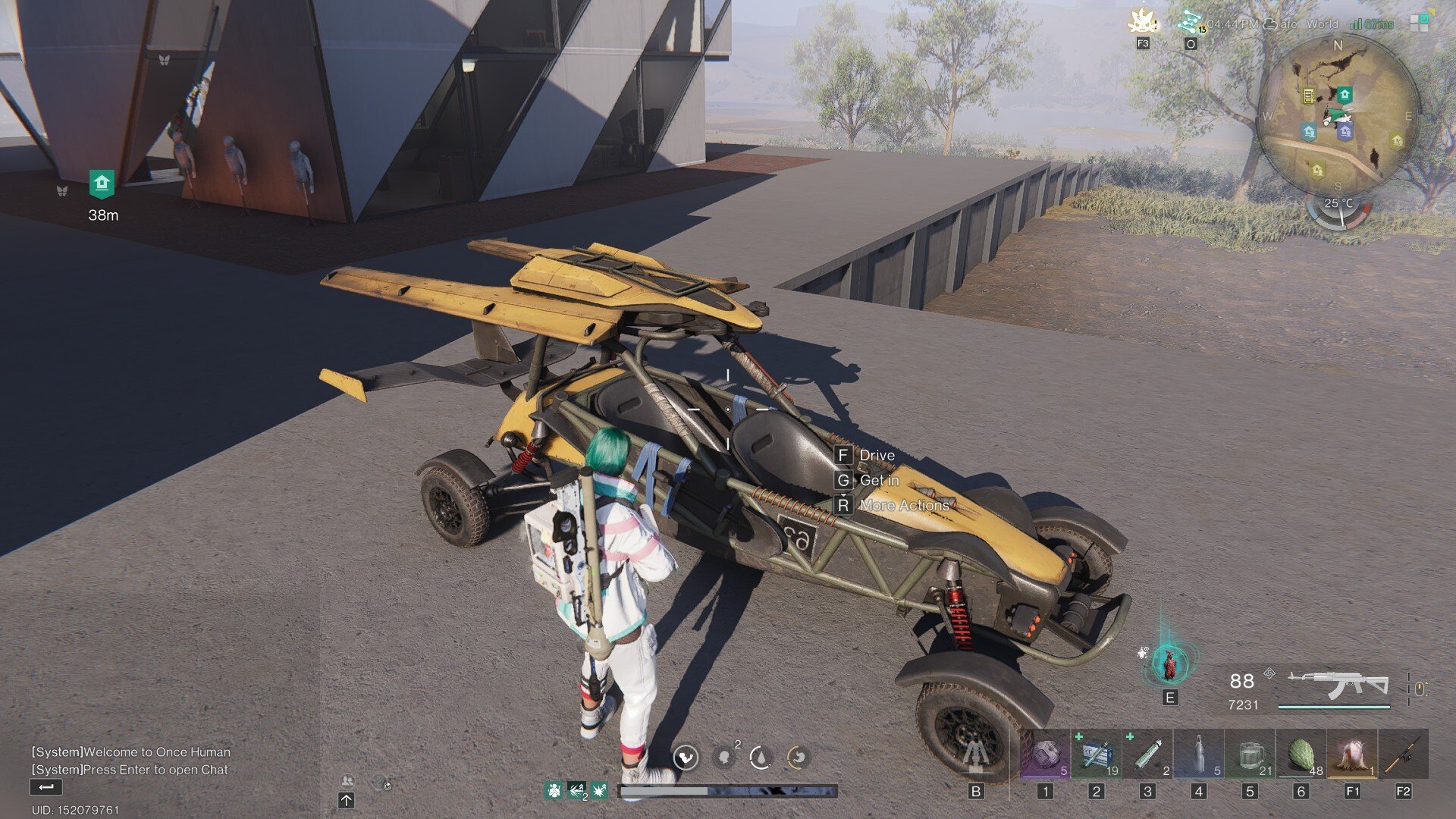
Task: Use the green syringe in hotbar slot 3
Action: (1147, 755)
